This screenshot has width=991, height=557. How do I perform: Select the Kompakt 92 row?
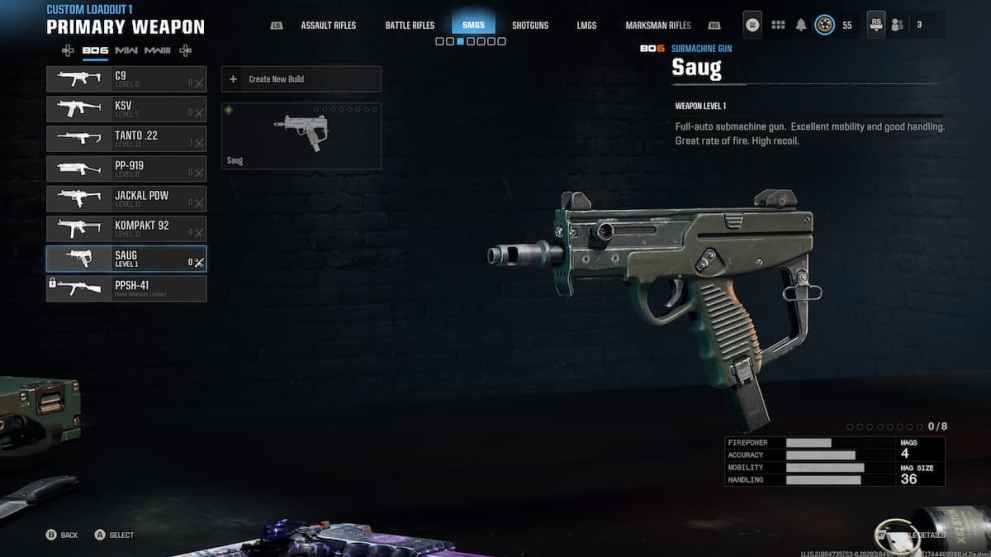pos(126,229)
